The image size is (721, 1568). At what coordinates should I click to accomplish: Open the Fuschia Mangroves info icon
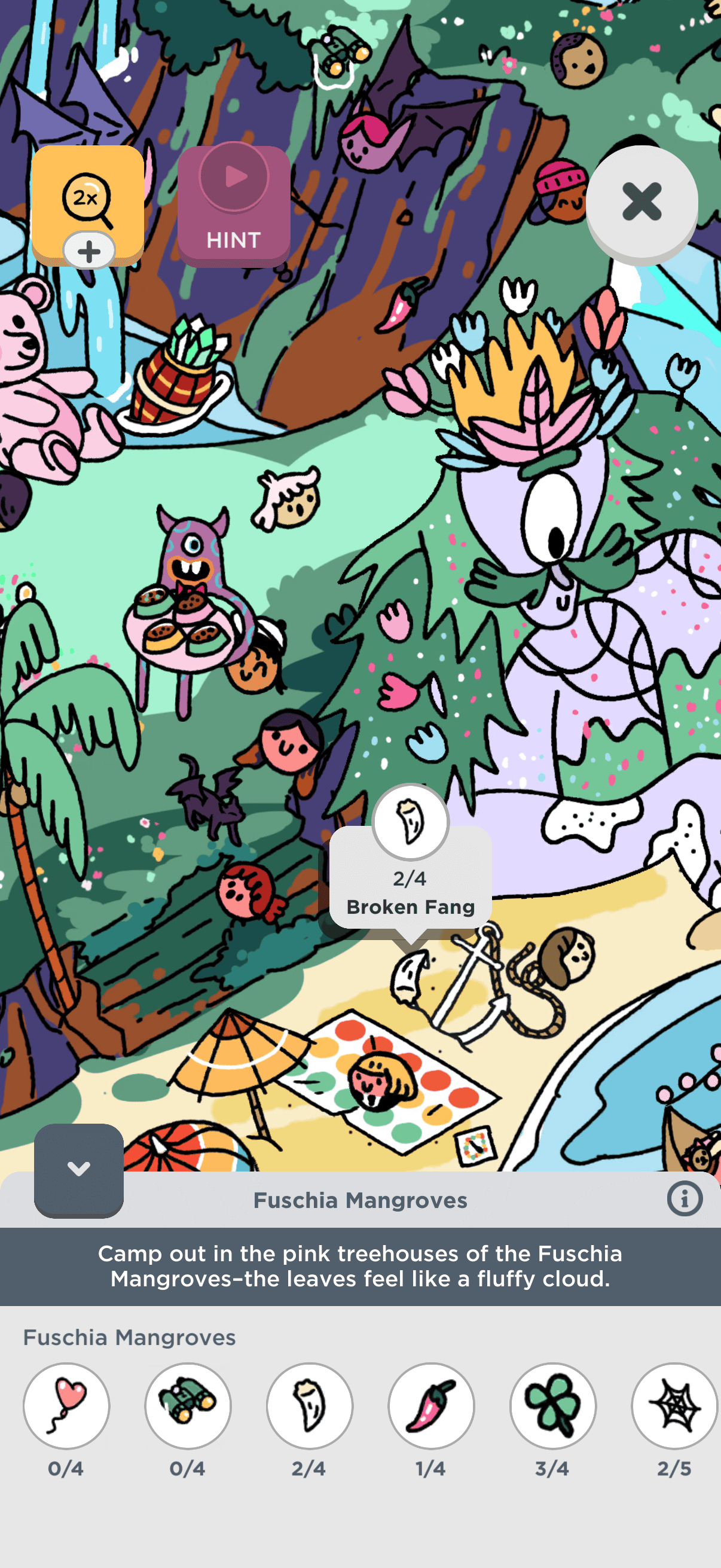pyautogui.click(x=685, y=1199)
